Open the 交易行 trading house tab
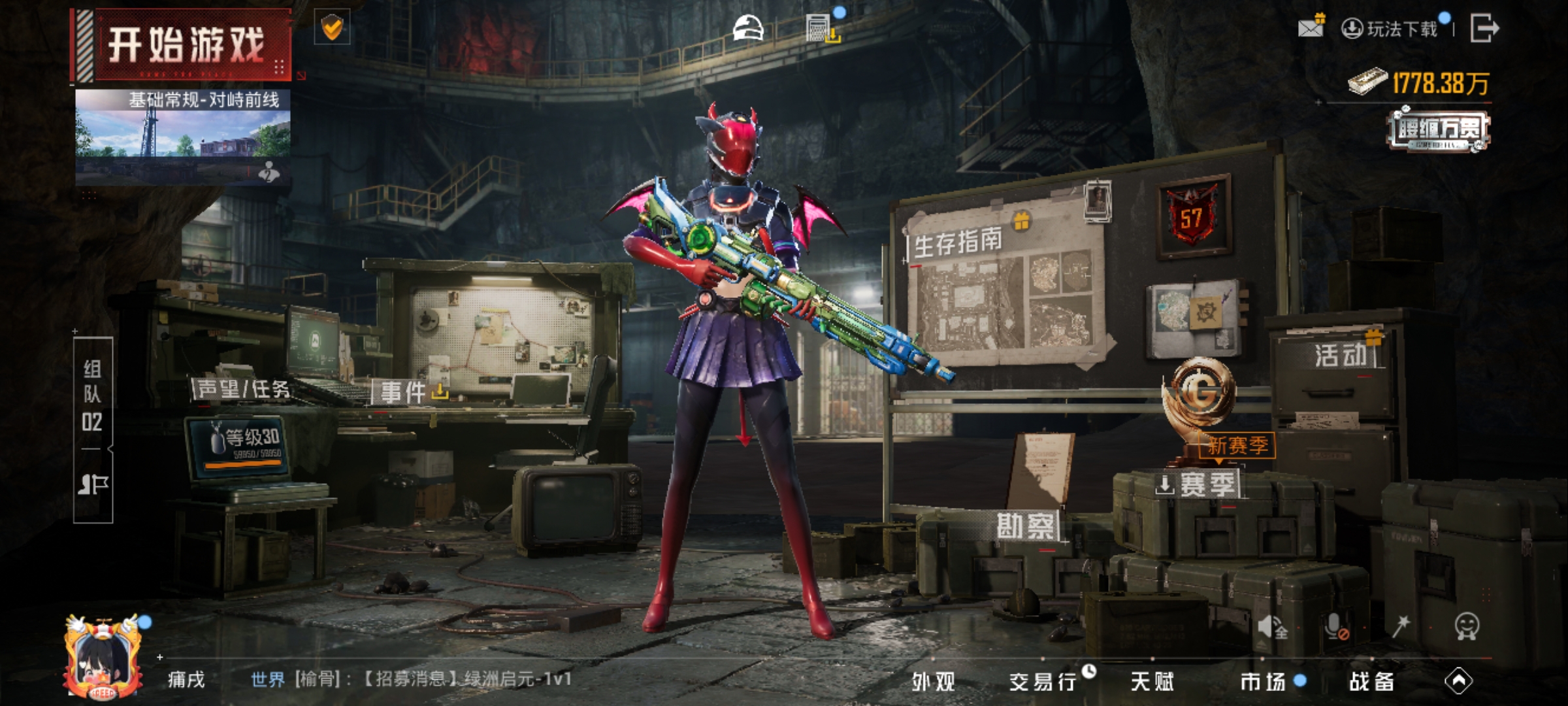The height and width of the screenshot is (706, 1568). pos(1043,682)
